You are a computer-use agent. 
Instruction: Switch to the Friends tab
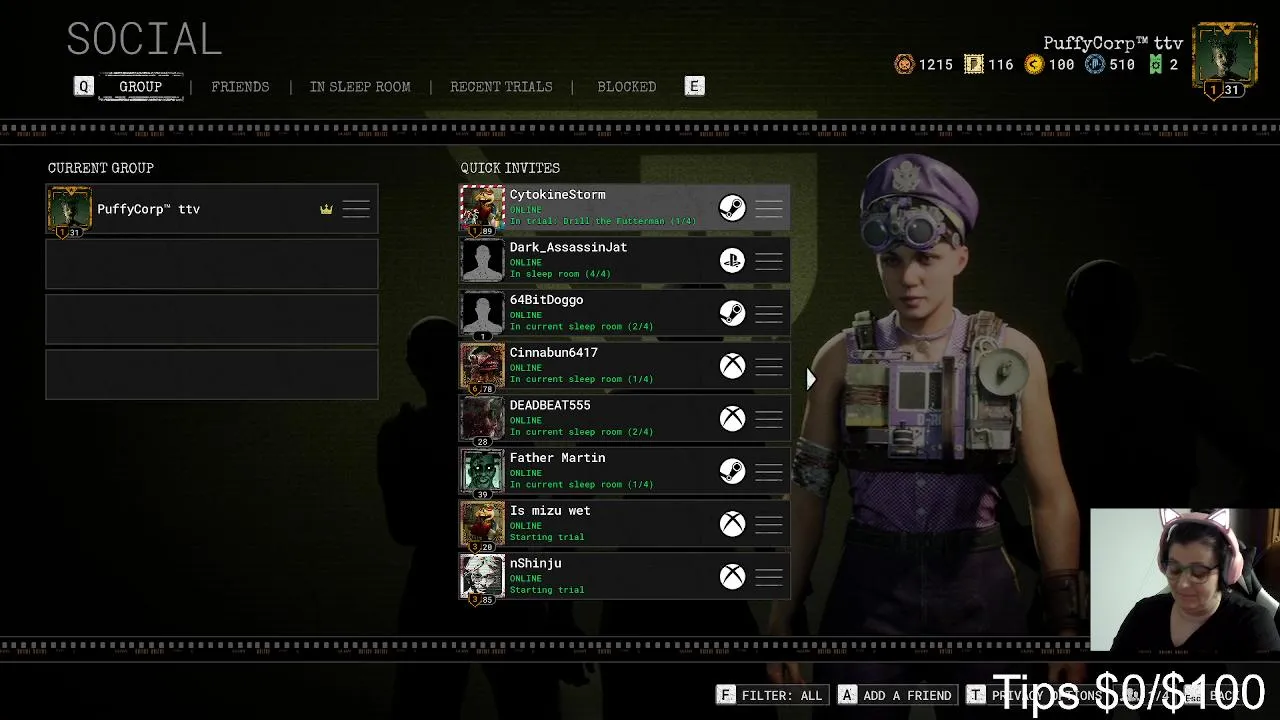coord(240,87)
